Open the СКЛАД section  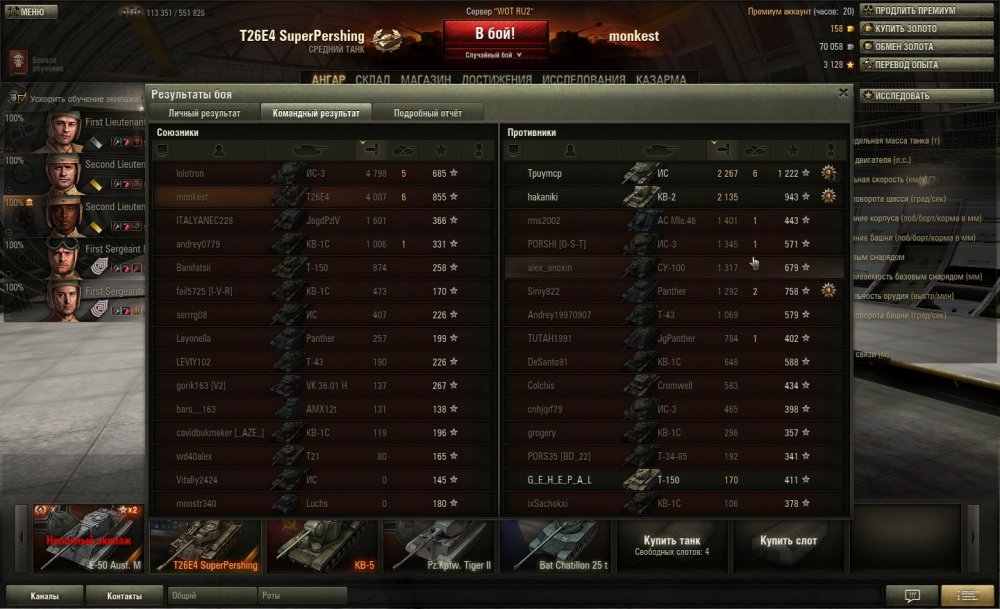pyautogui.click(x=373, y=80)
